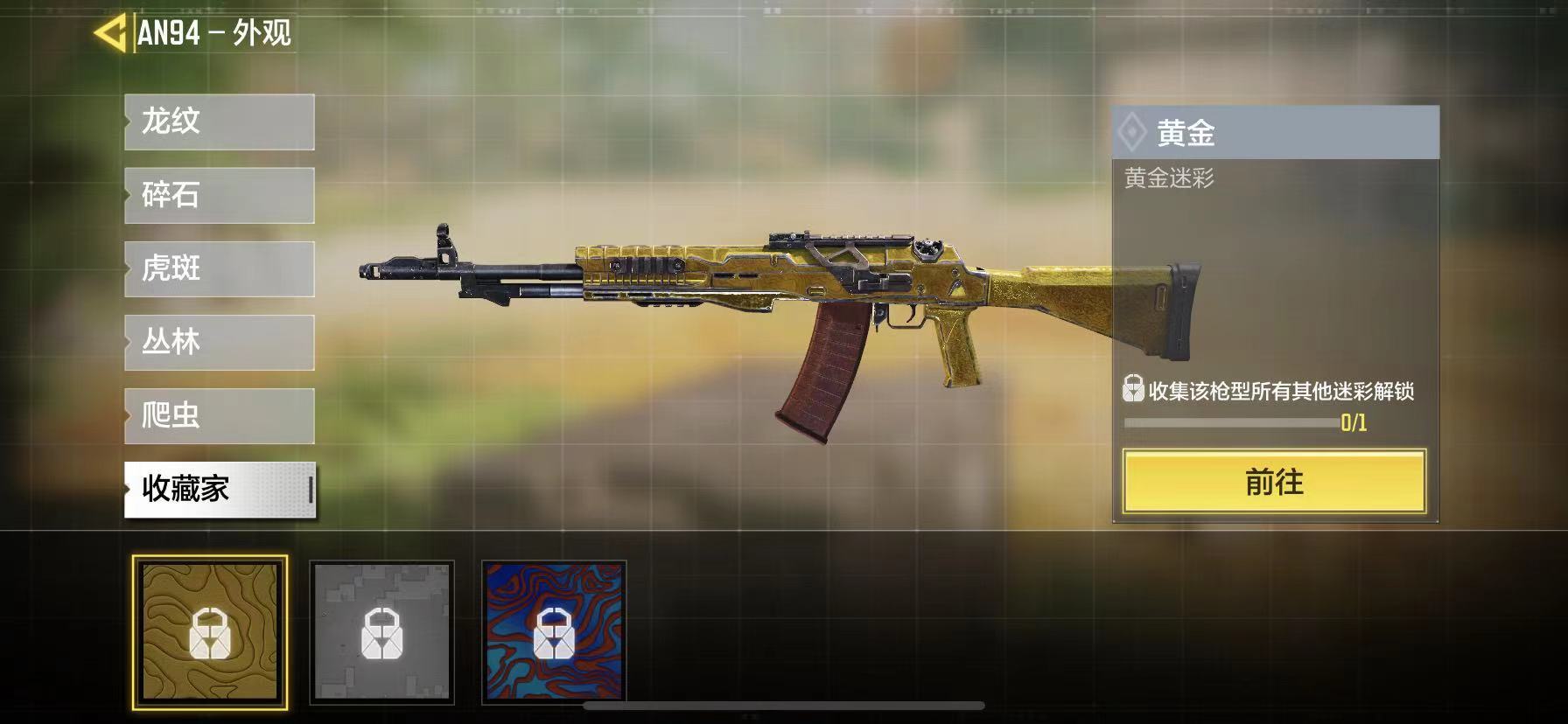Select the 收藏家 camo category
The height and width of the screenshot is (724, 1568).
pyautogui.click(x=219, y=489)
